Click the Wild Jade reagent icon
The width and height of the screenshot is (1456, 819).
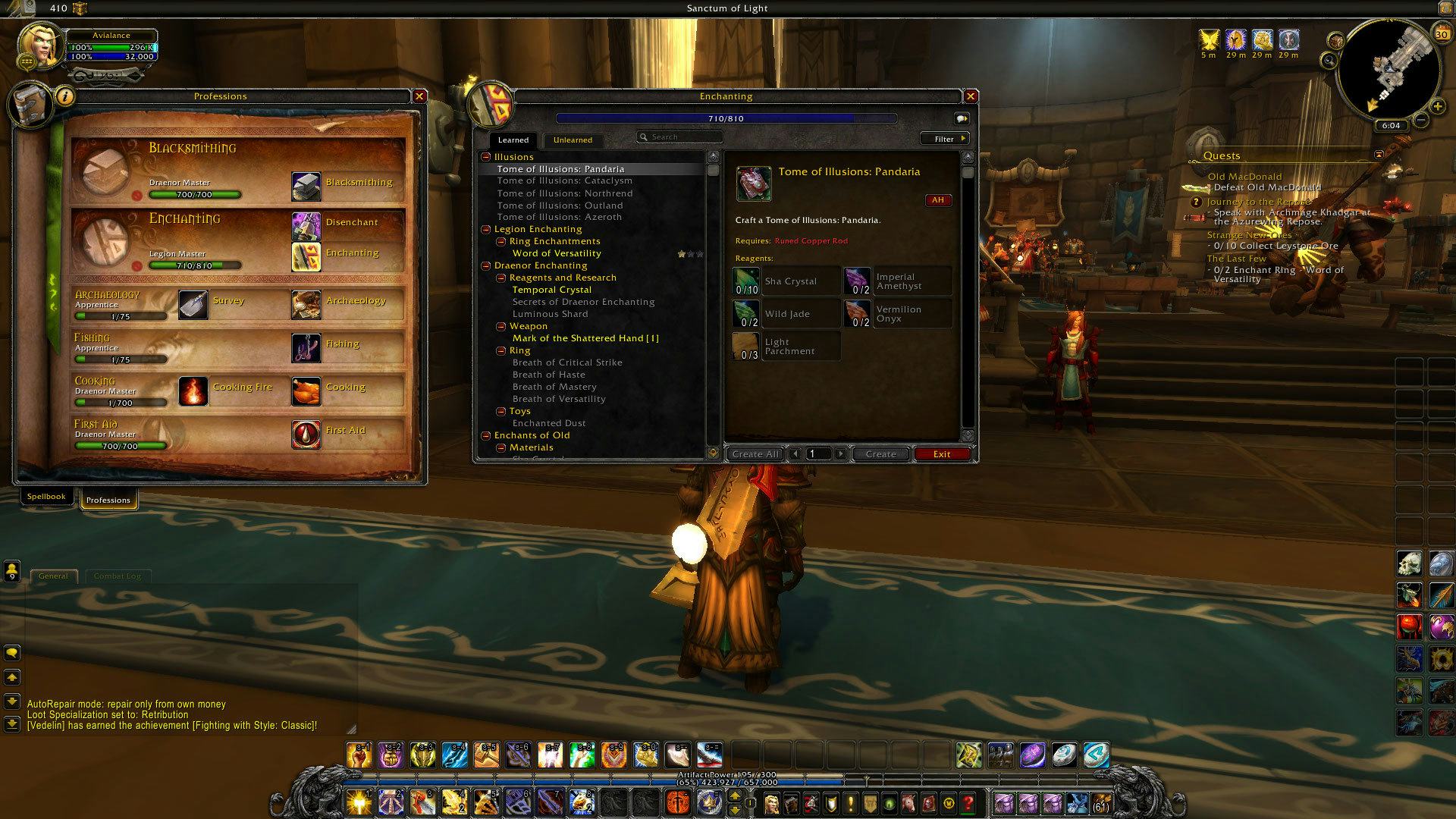pos(745,313)
